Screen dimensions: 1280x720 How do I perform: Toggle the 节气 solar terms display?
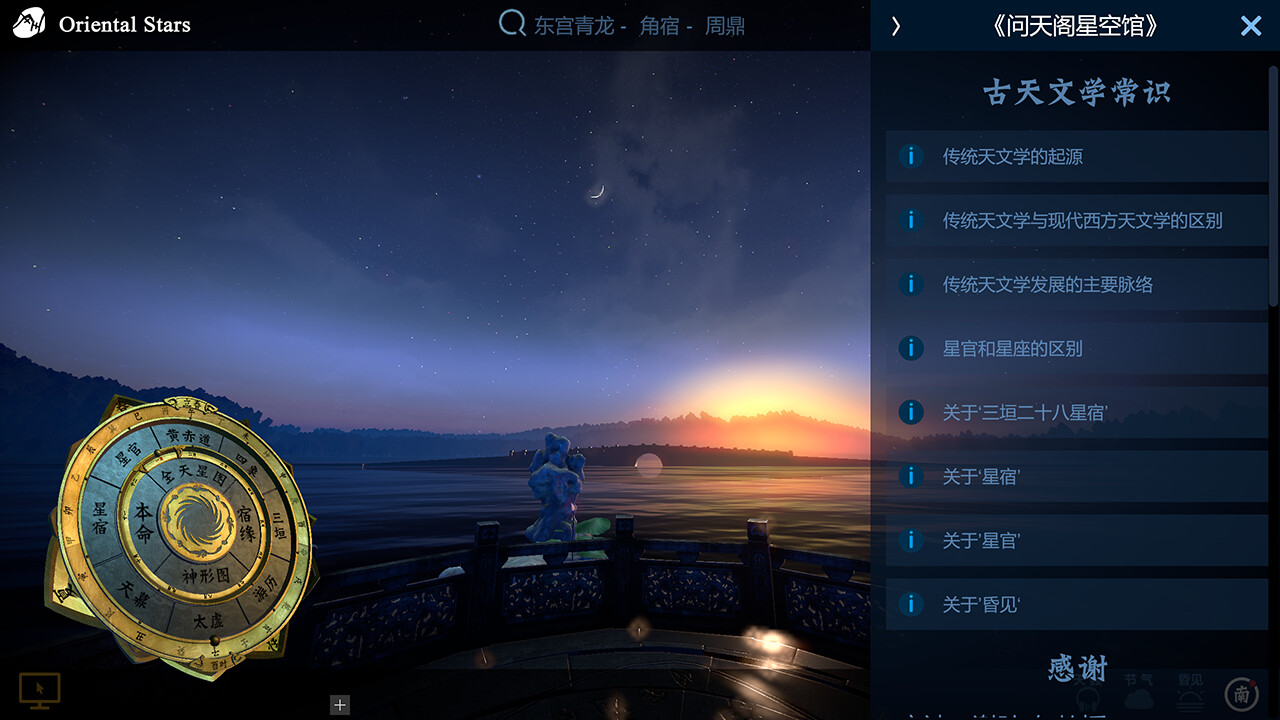click(x=1139, y=688)
